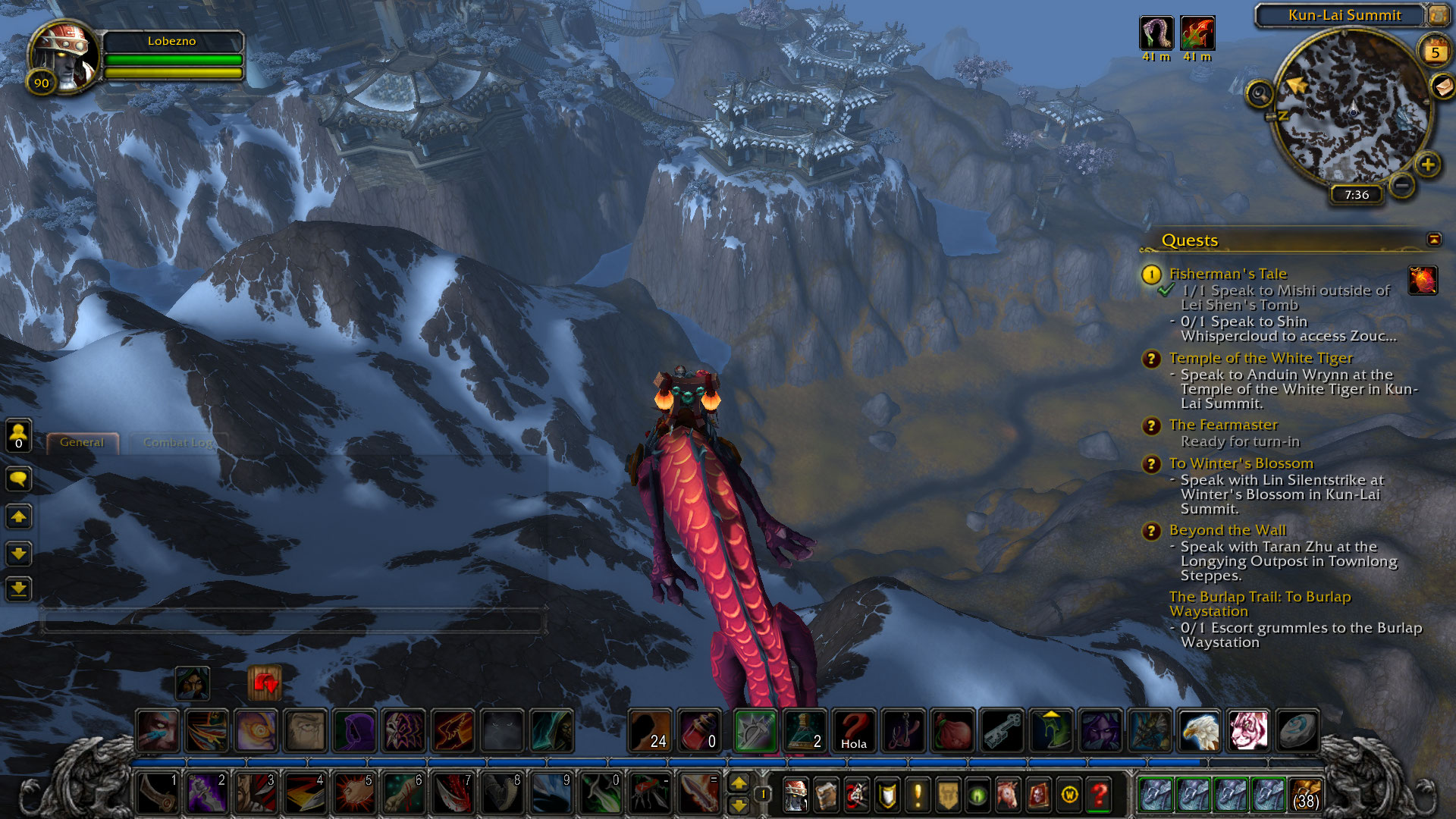Use the red potion slot showing 0
Viewport: 1456px width, 819px height.
699,730
